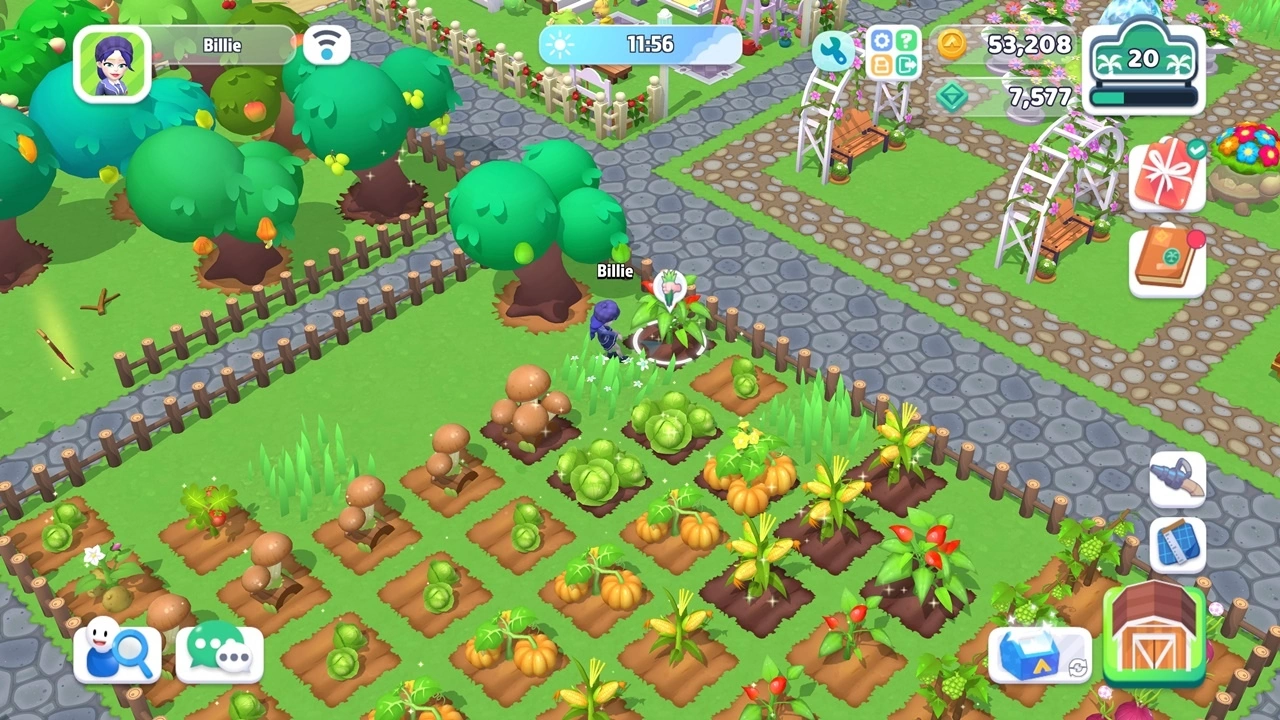Image resolution: width=1280 pixels, height=720 pixels.
Task: Tap the Wi-Fi connection status icon
Action: coord(326,45)
